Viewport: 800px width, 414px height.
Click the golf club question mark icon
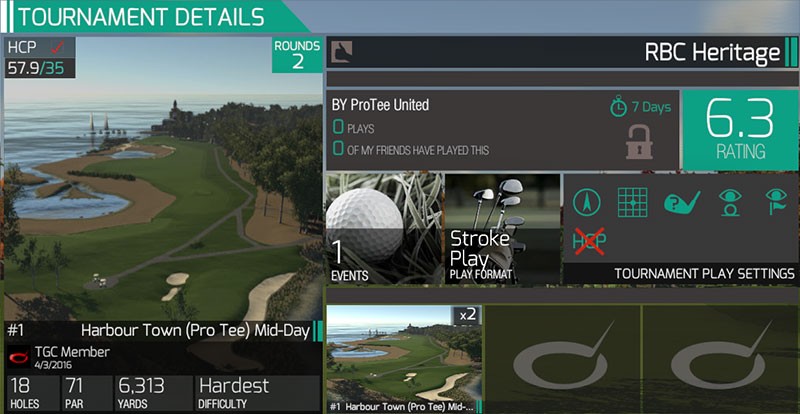681,203
